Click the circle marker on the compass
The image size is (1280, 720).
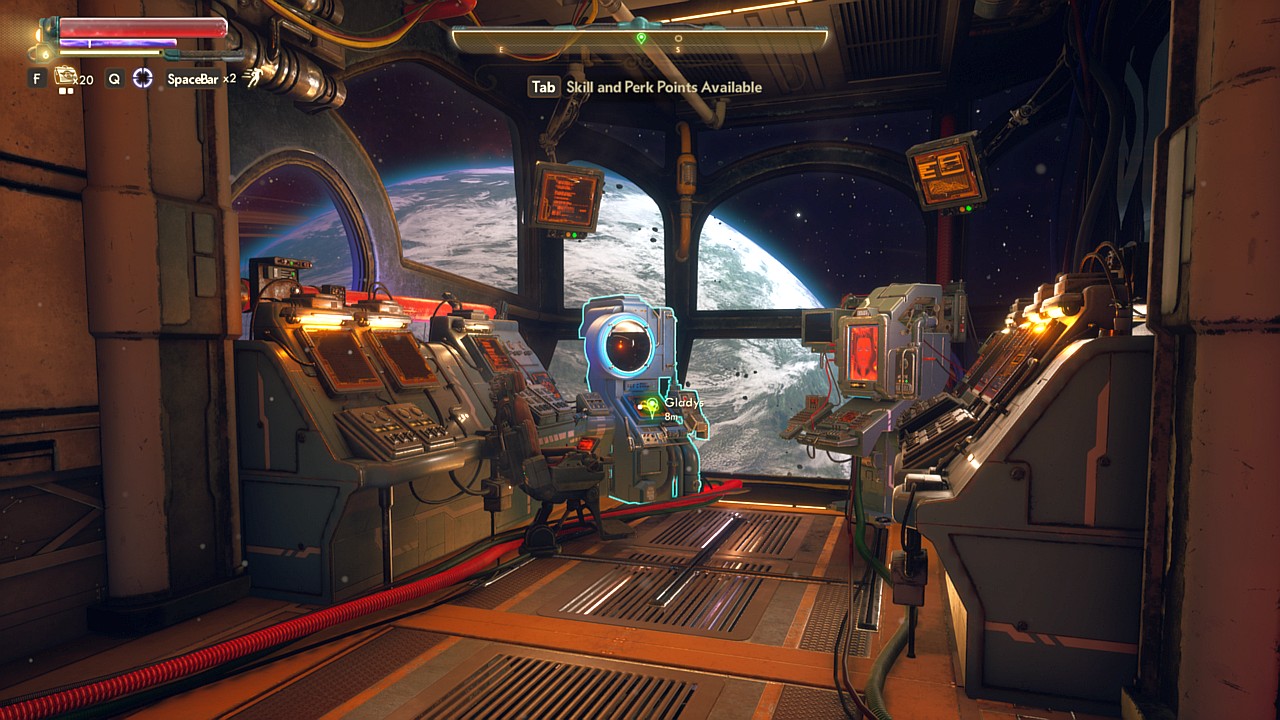pyautogui.click(x=678, y=39)
